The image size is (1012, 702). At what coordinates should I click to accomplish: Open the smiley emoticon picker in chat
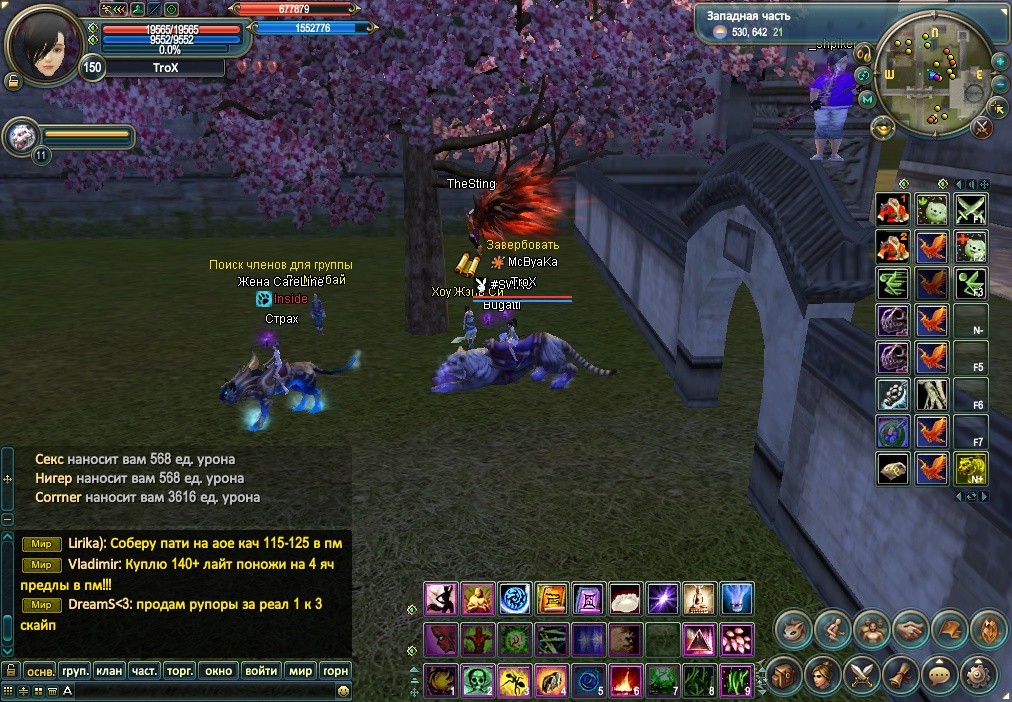click(343, 690)
